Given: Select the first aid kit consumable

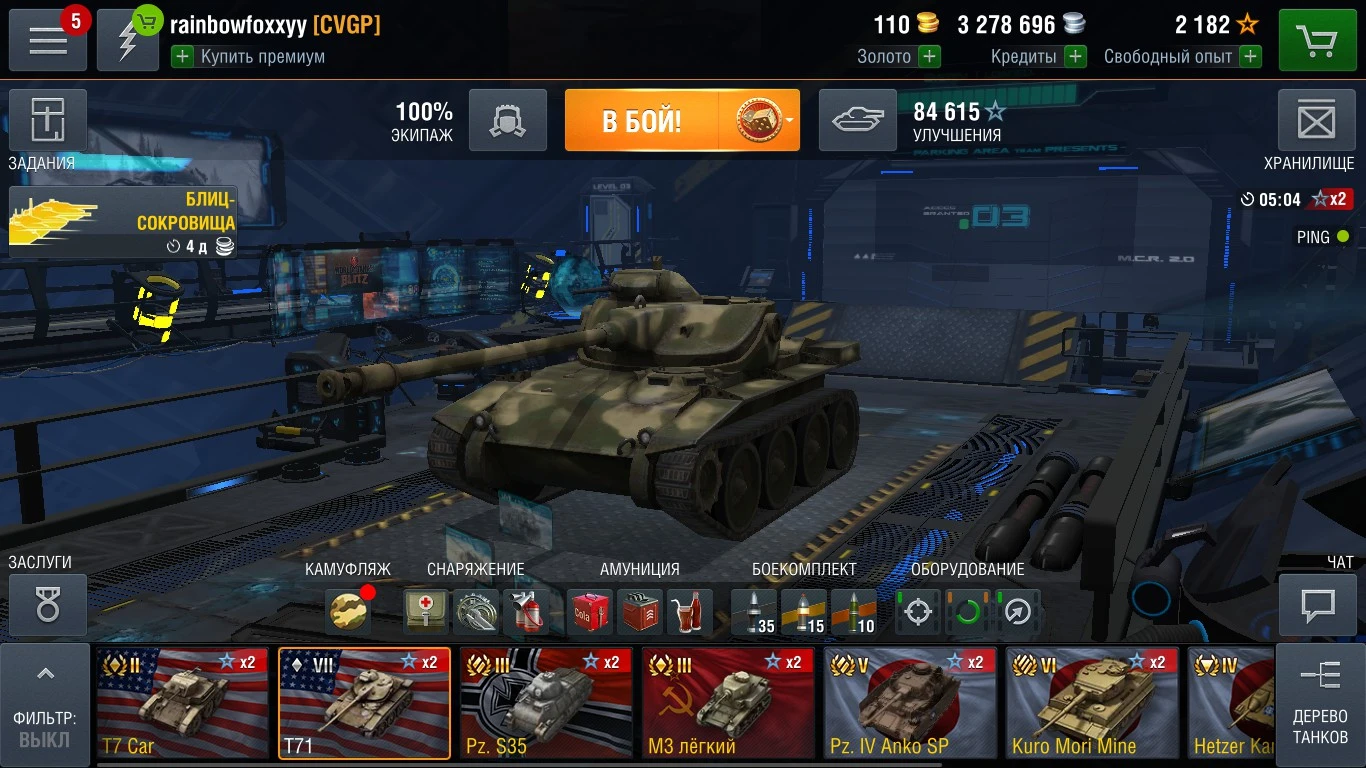Looking at the screenshot, I should tap(425, 611).
